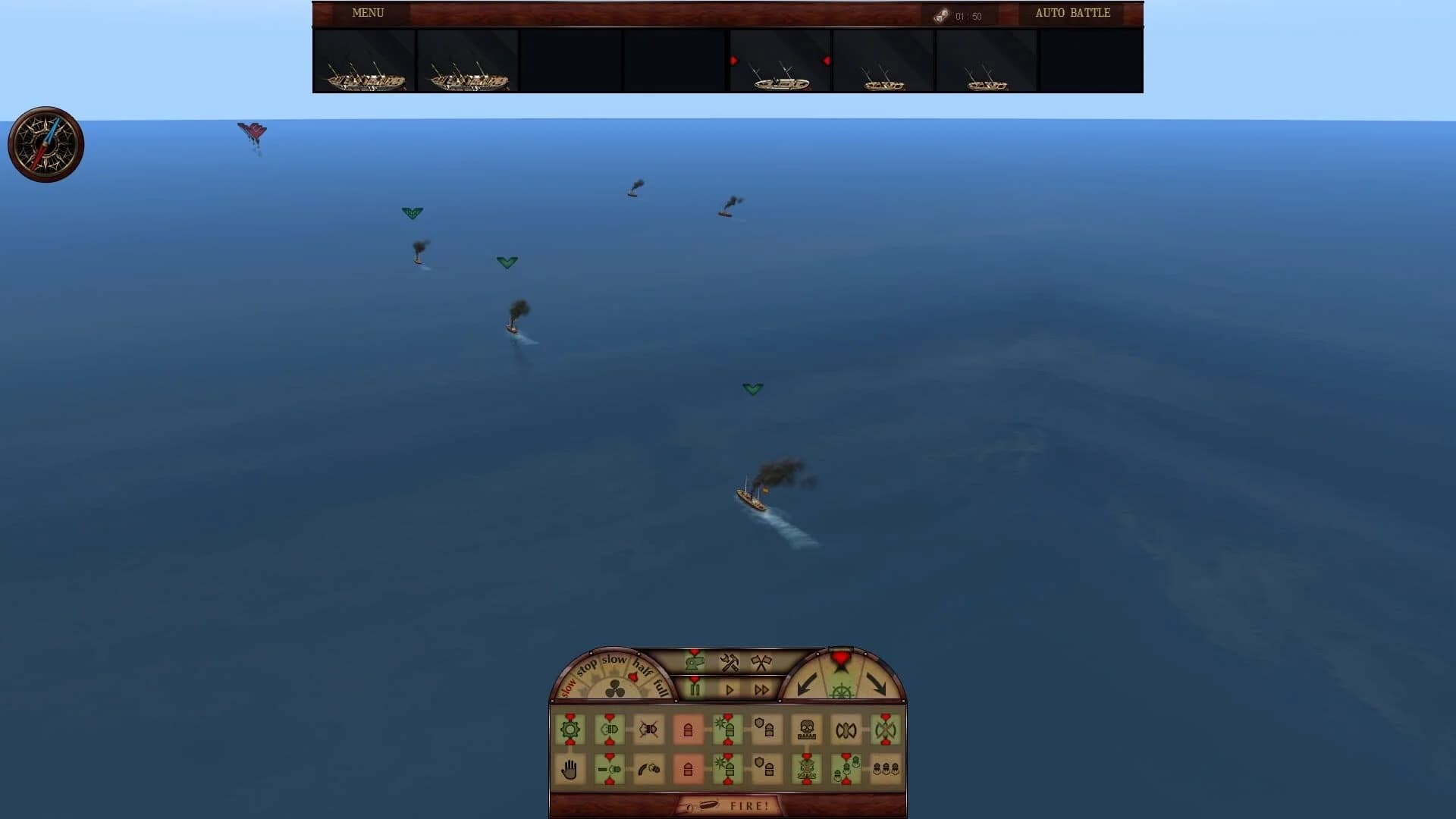This screenshot has height=819, width=1456.
Task: Open the MENU from the top bar
Action: tap(367, 13)
